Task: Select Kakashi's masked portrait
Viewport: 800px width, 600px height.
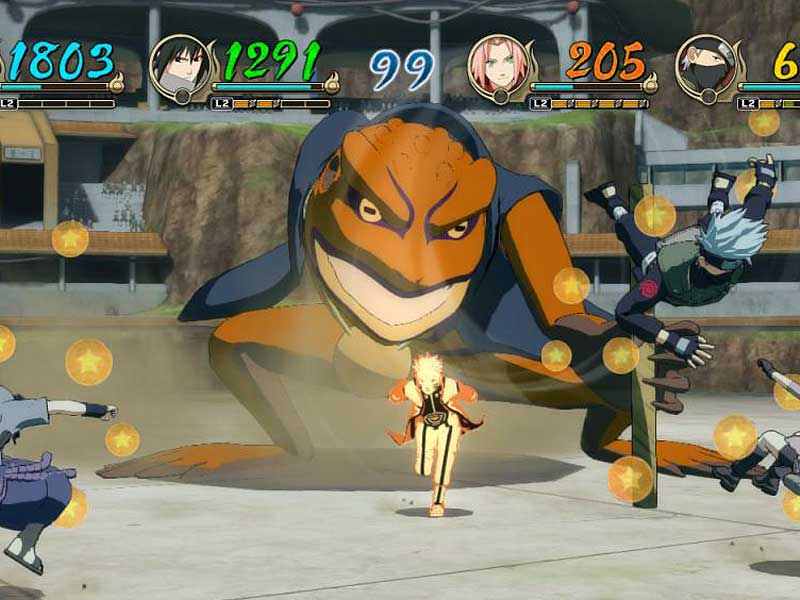Action: pos(706,67)
